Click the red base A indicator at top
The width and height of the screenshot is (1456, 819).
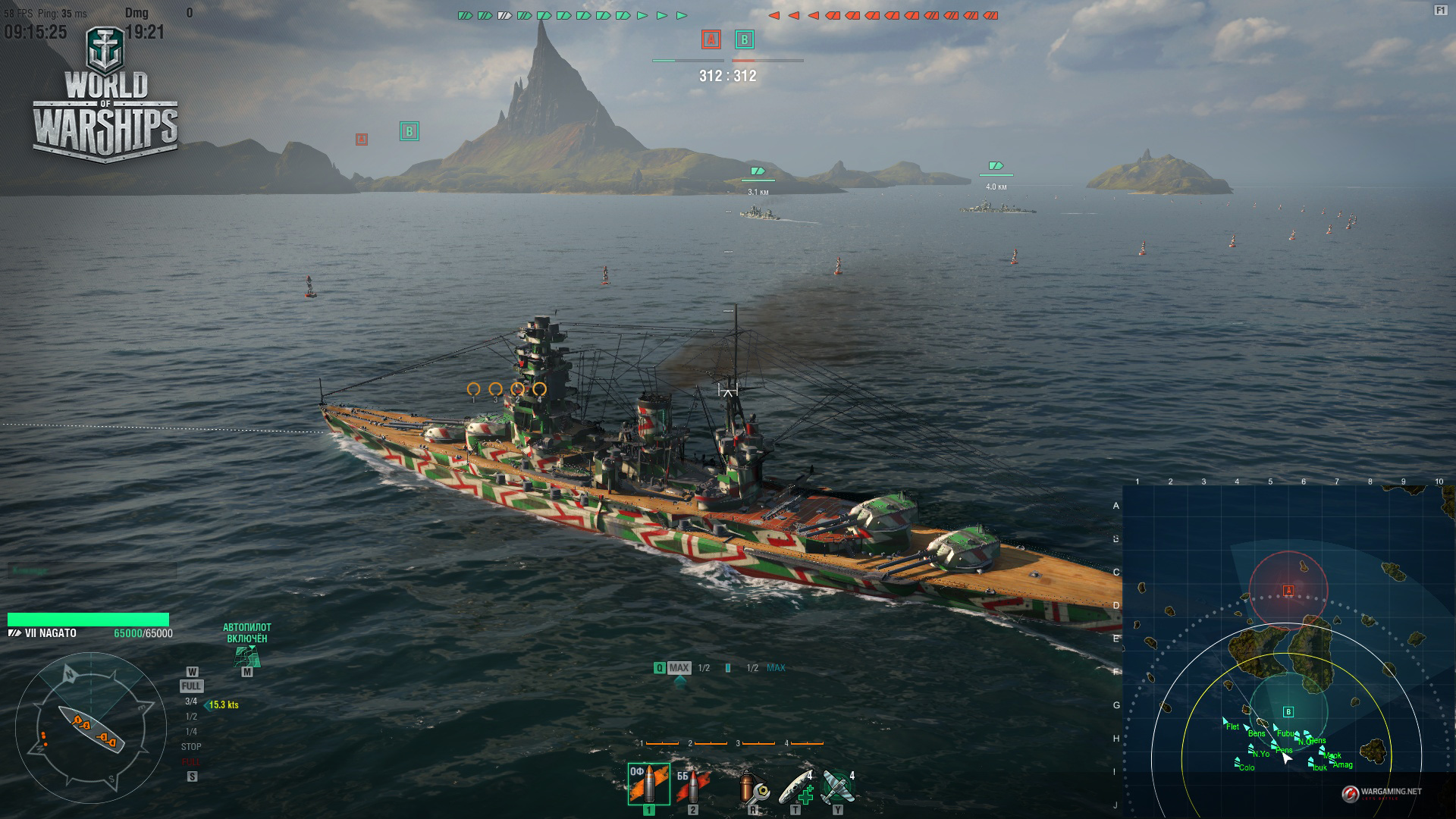[x=711, y=39]
